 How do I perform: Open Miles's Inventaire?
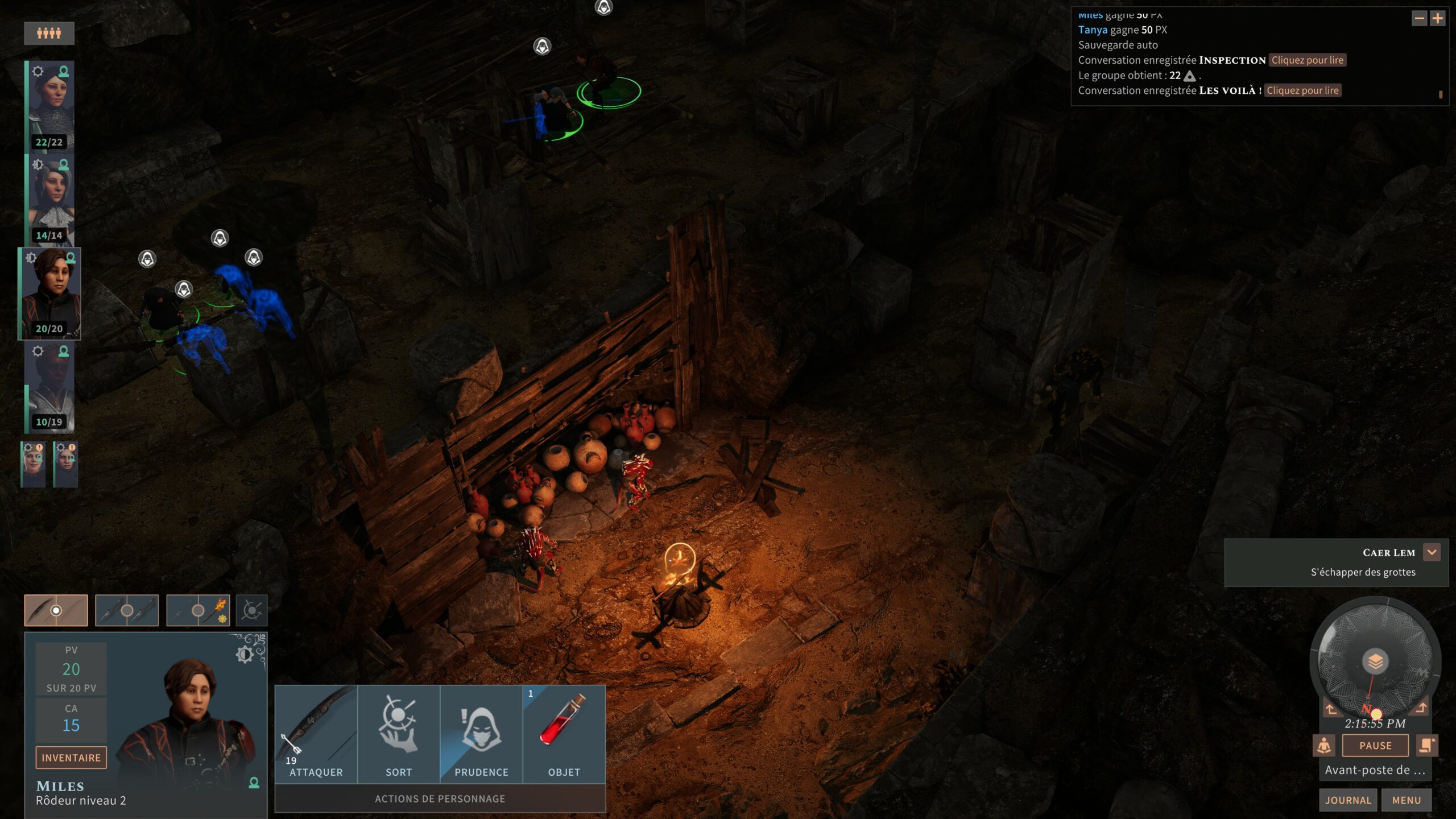pyautogui.click(x=71, y=758)
